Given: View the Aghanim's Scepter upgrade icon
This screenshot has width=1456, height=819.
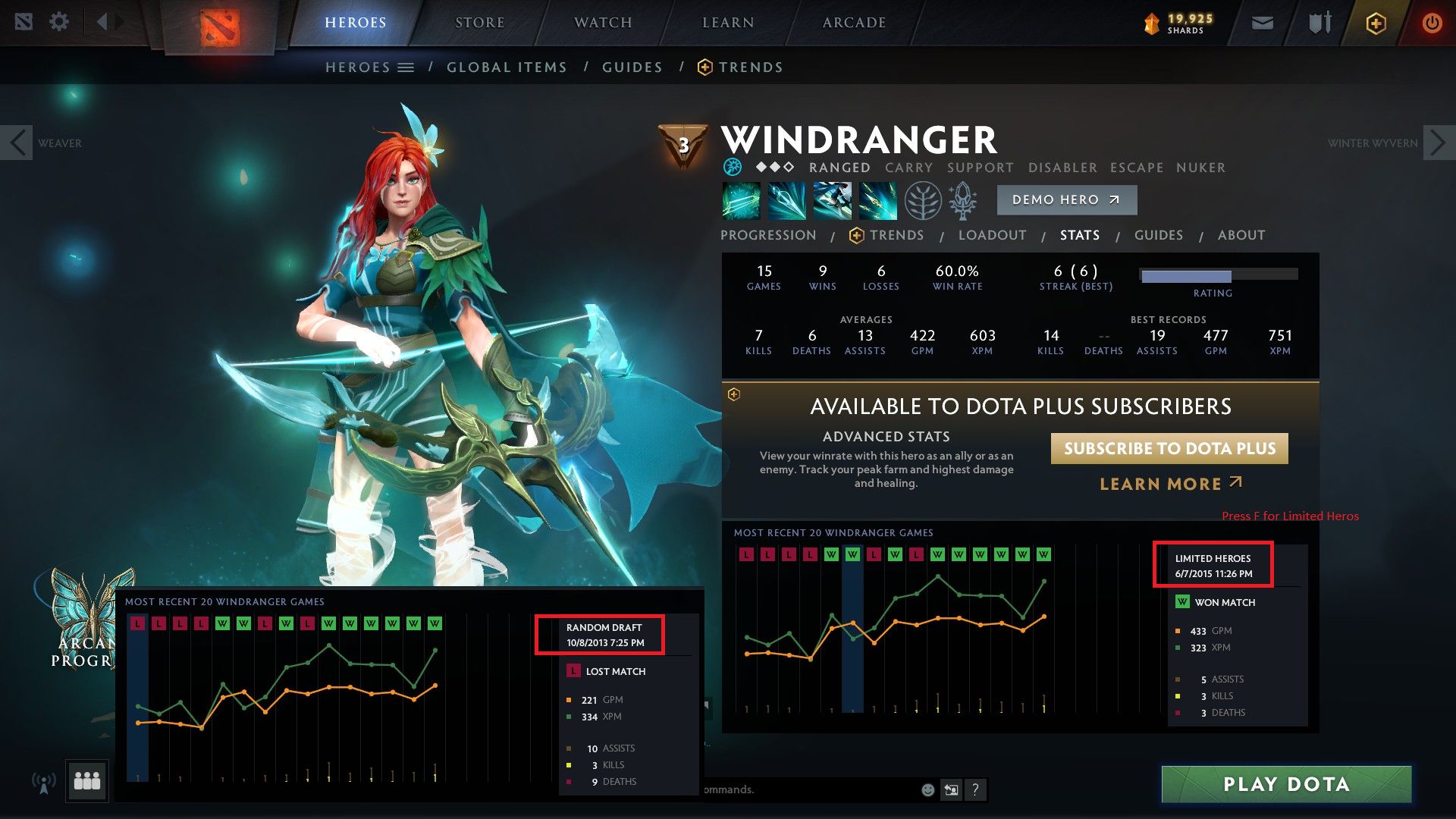Looking at the screenshot, I should click(962, 201).
